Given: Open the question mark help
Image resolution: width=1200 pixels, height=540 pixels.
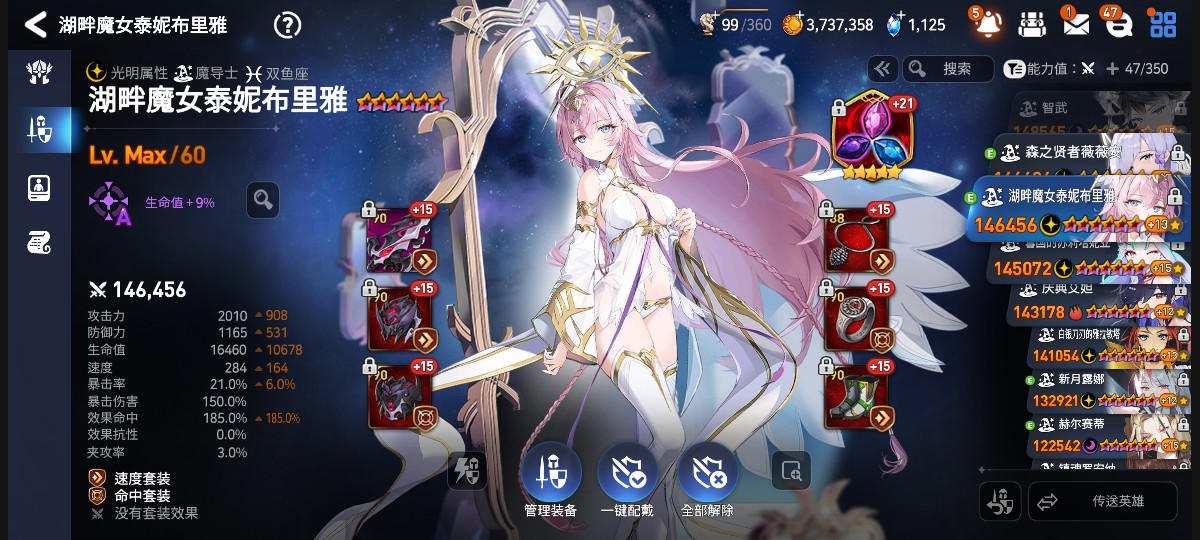Looking at the screenshot, I should [288, 24].
